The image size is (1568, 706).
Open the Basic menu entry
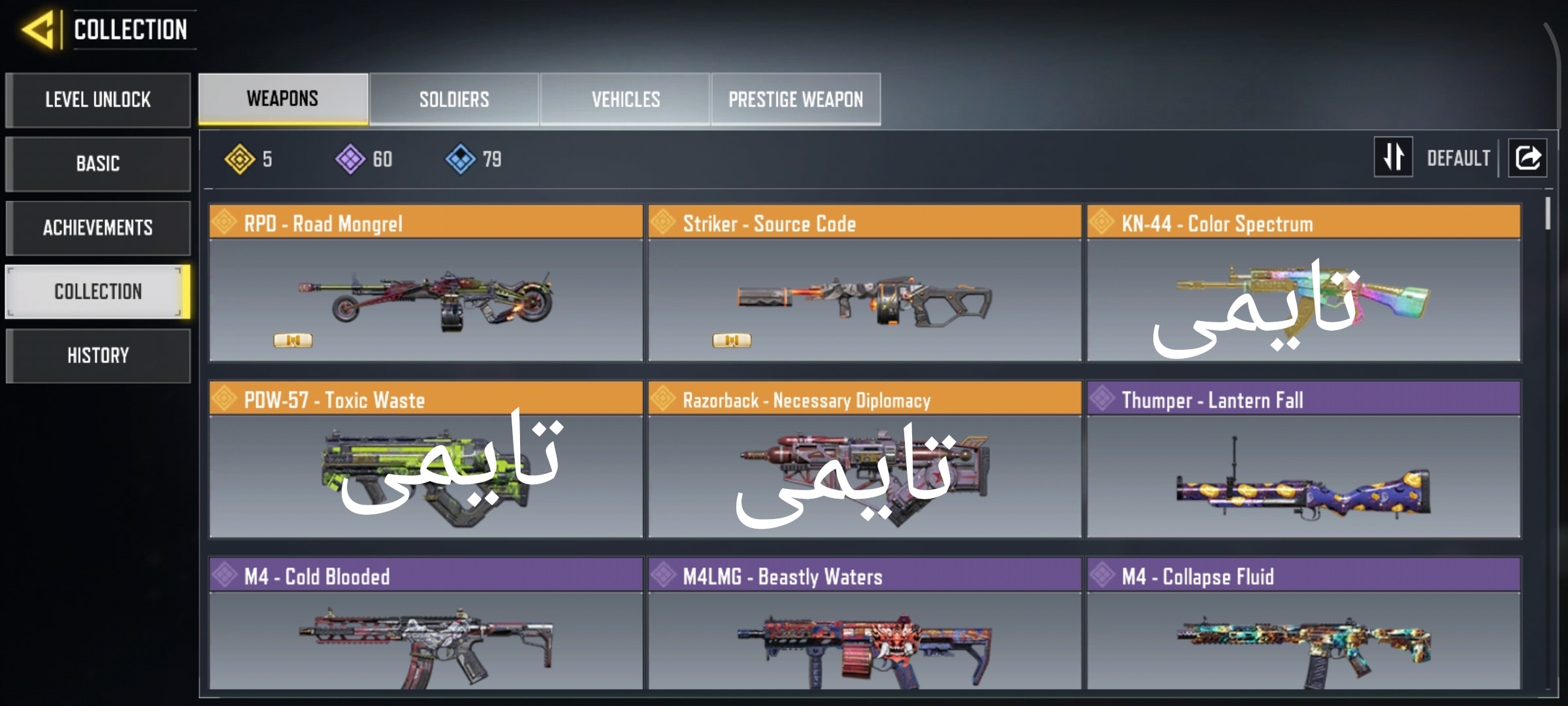pos(98,163)
